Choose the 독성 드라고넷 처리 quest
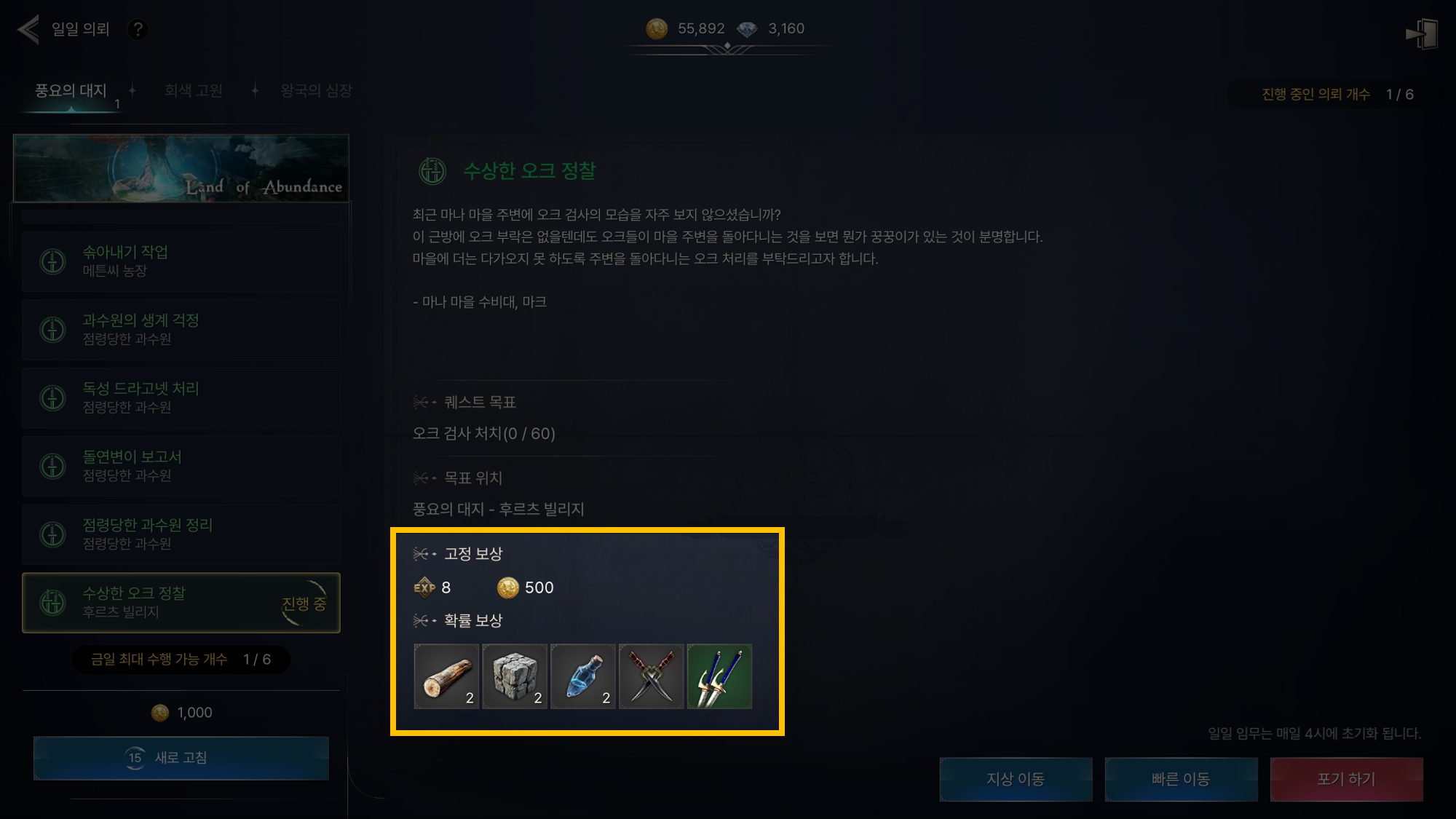Viewport: 1456px width, 819px height. tap(181, 398)
